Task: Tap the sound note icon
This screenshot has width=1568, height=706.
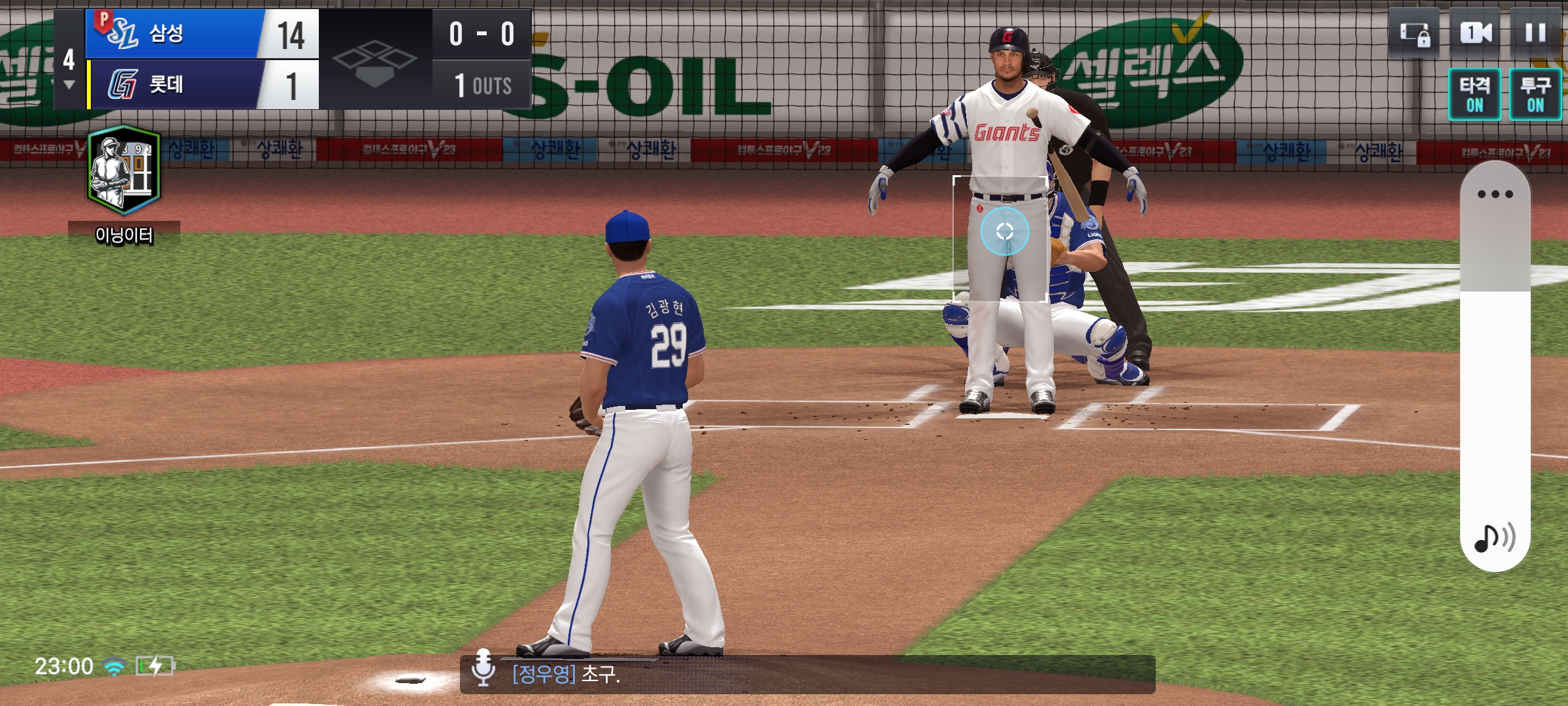Action: tap(1494, 538)
